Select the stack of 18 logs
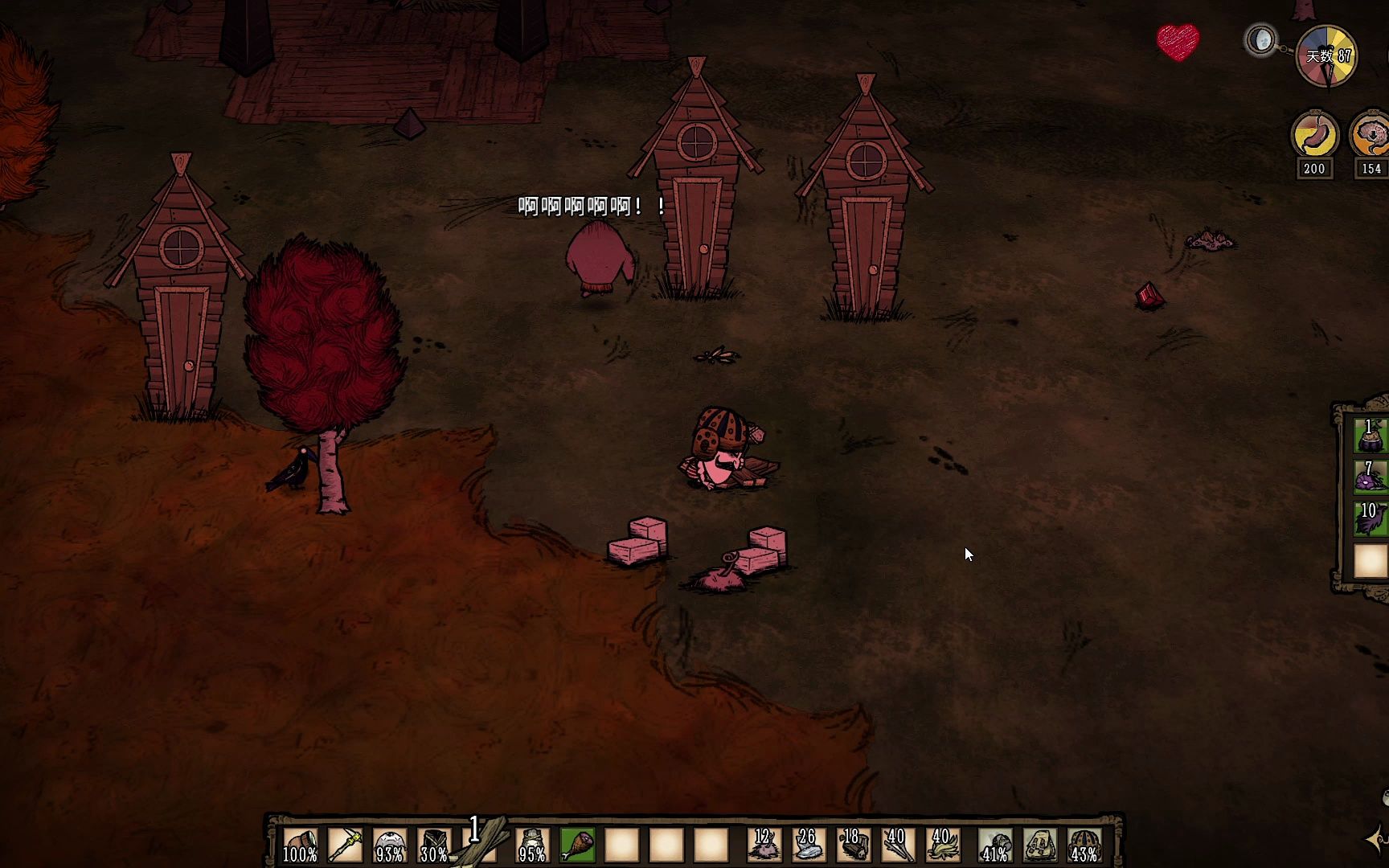The image size is (1389, 868). click(x=852, y=845)
